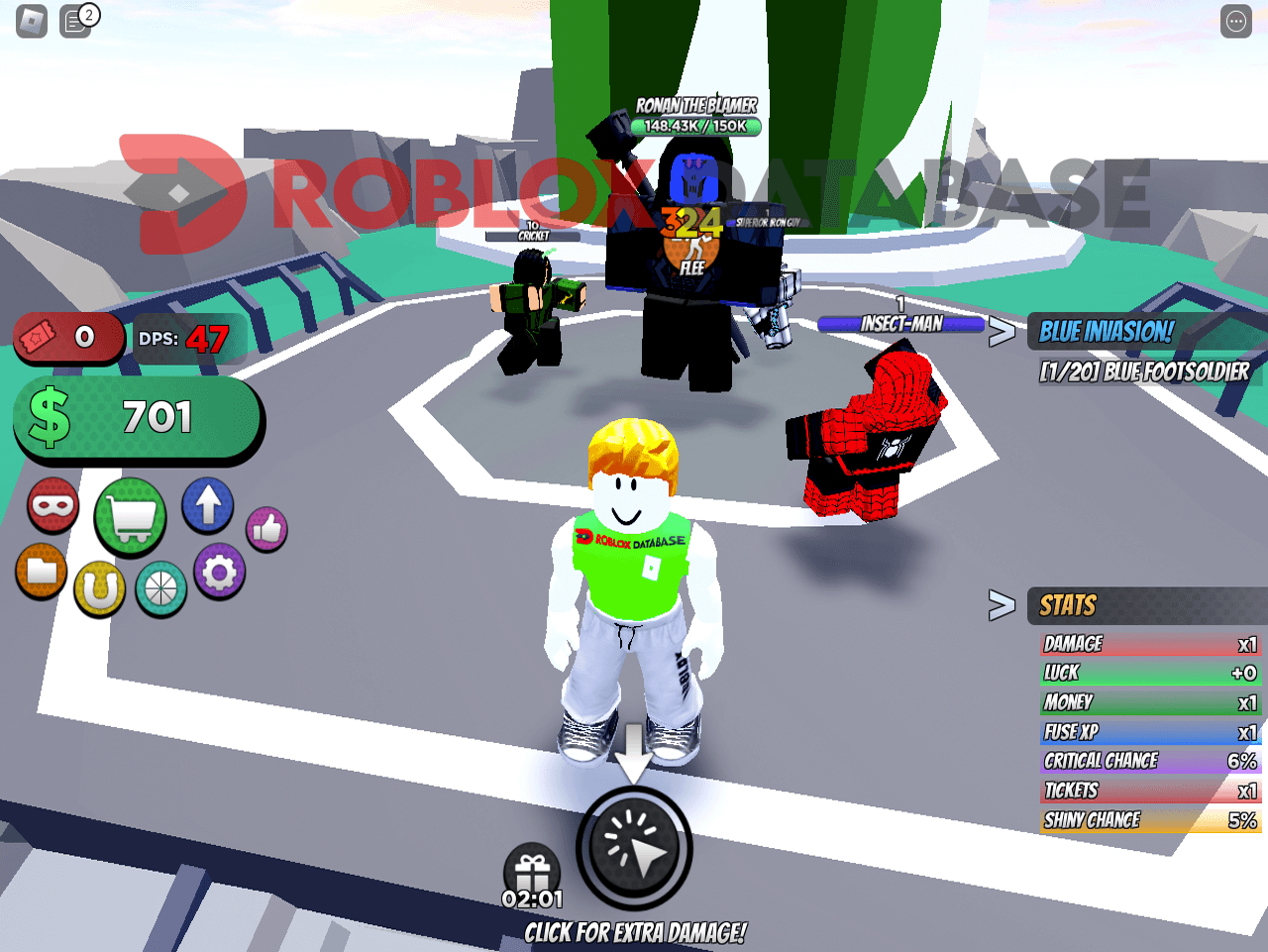This screenshot has height=952, width=1268.
Task: Open upgrades via blue arrow icon
Action: click(208, 504)
